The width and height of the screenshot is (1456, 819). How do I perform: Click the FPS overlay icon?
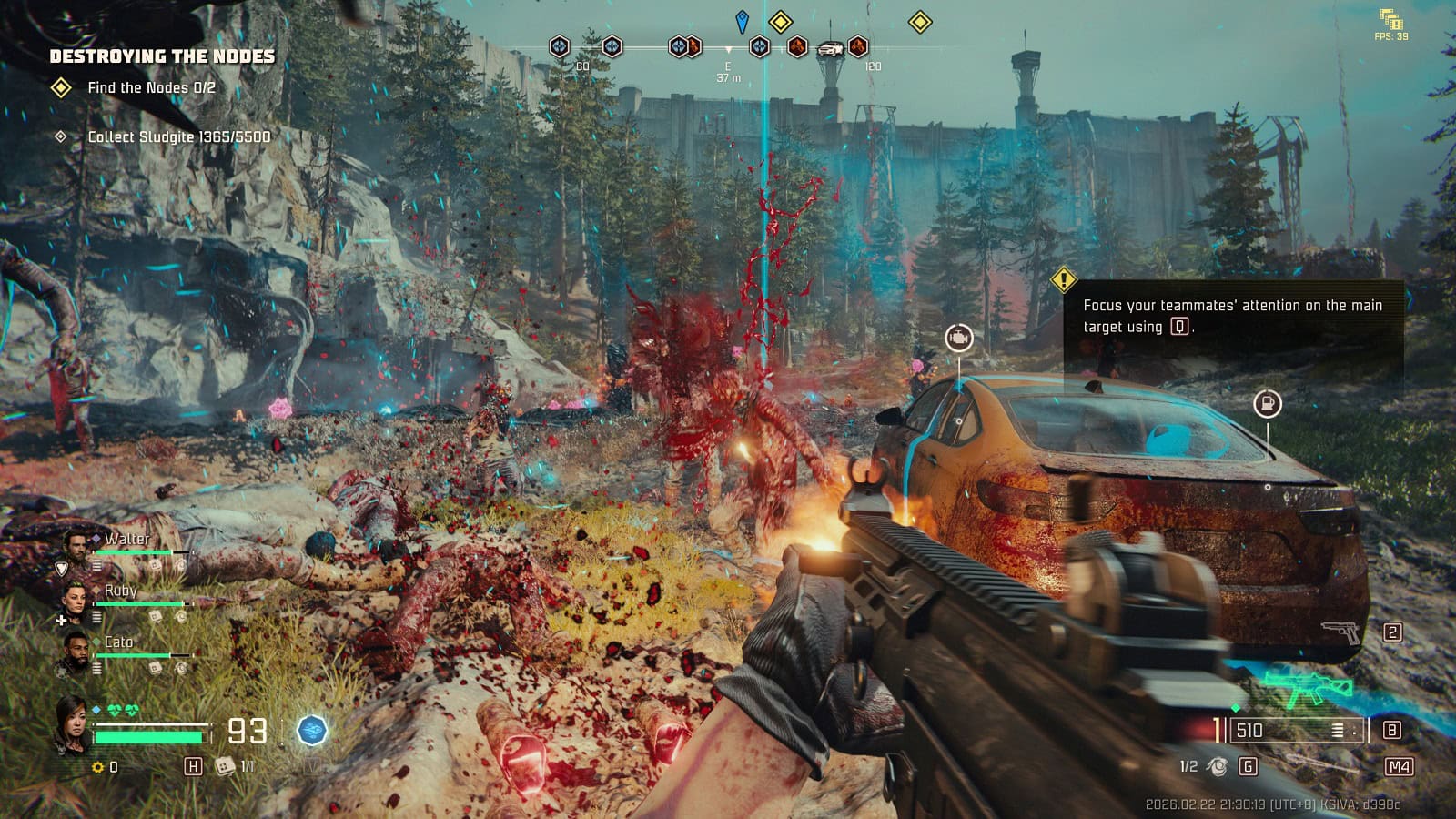point(1390,19)
